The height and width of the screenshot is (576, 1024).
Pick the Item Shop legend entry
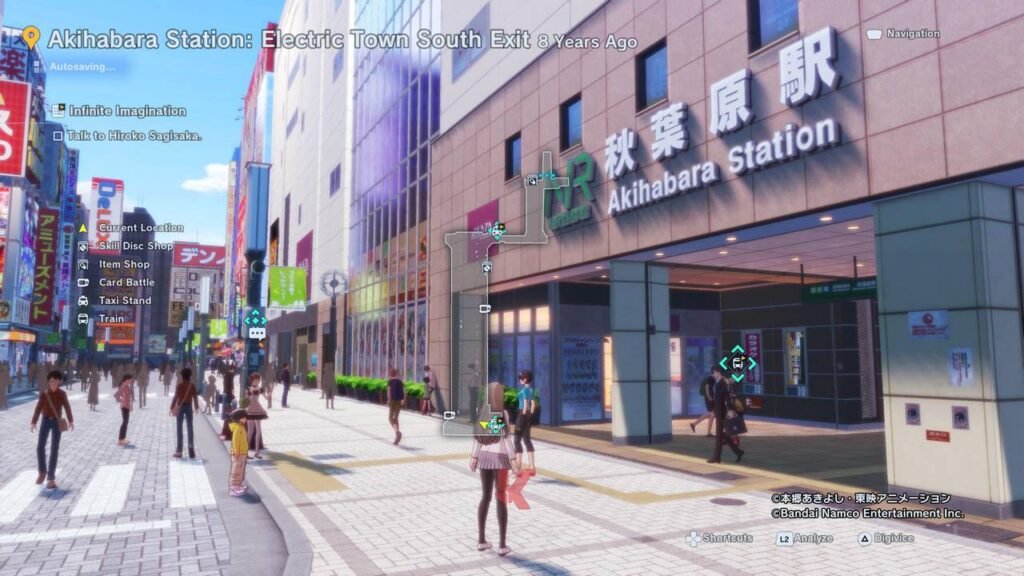point(123,264)
